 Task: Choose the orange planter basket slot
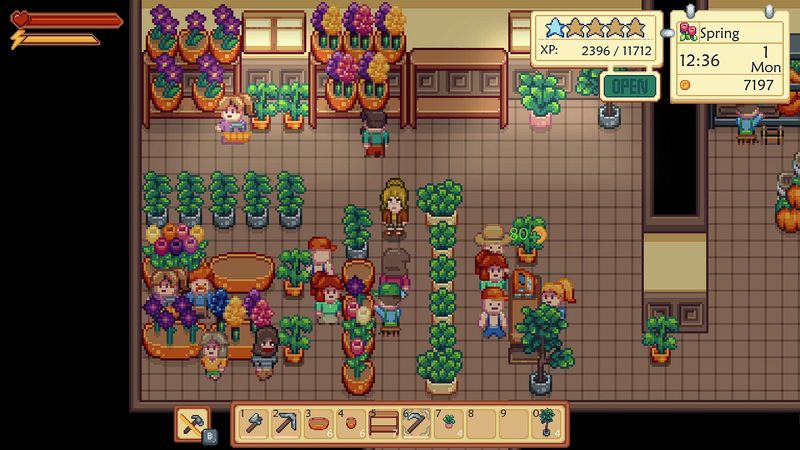coord(318,424)
